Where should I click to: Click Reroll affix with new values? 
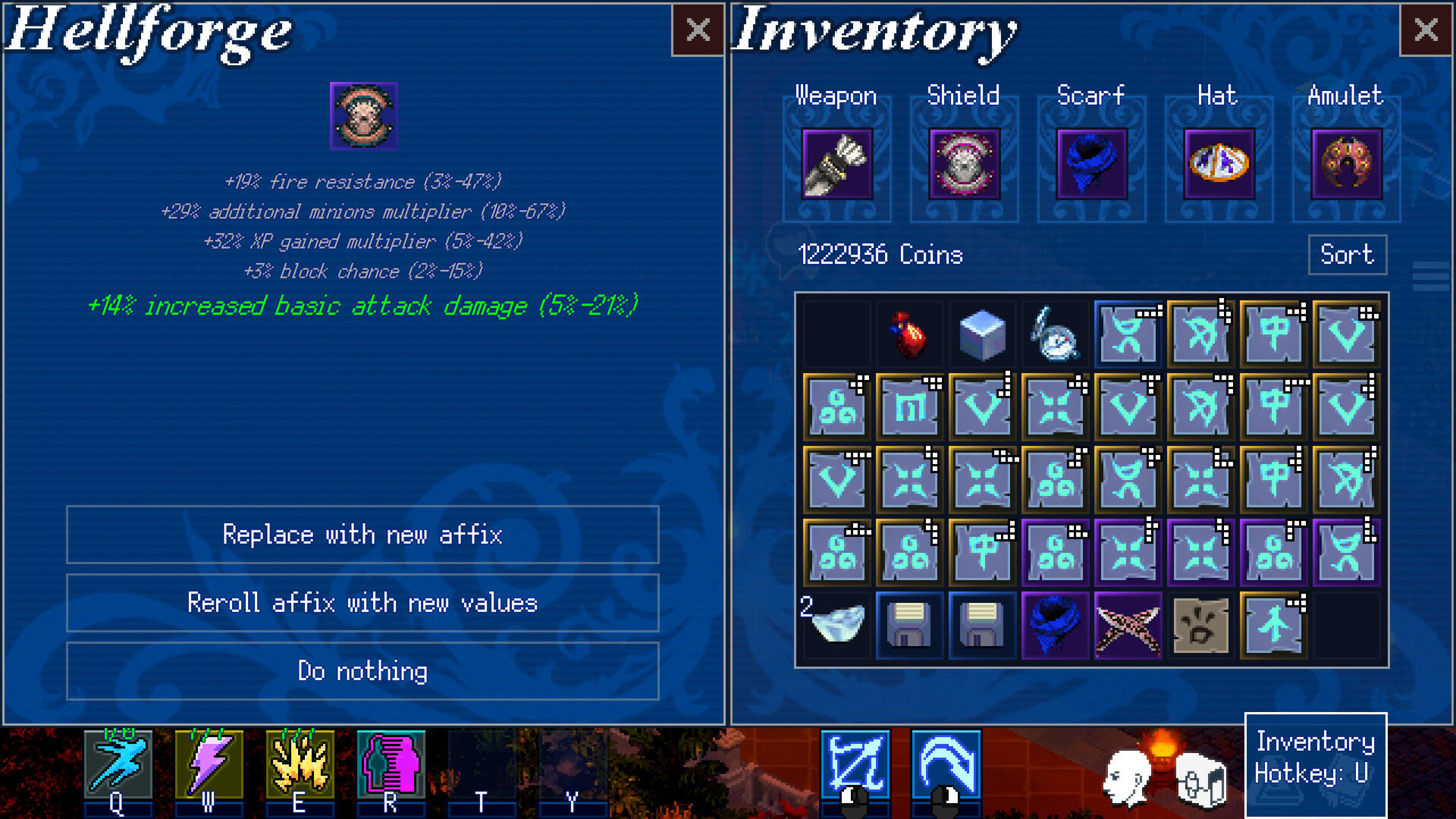(363, 603)
